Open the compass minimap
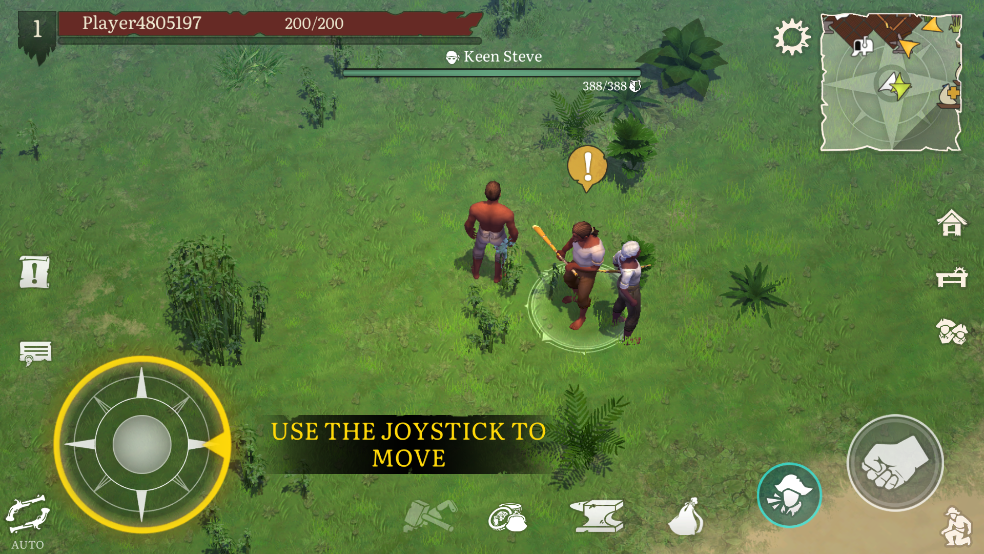 coord(891,82)
